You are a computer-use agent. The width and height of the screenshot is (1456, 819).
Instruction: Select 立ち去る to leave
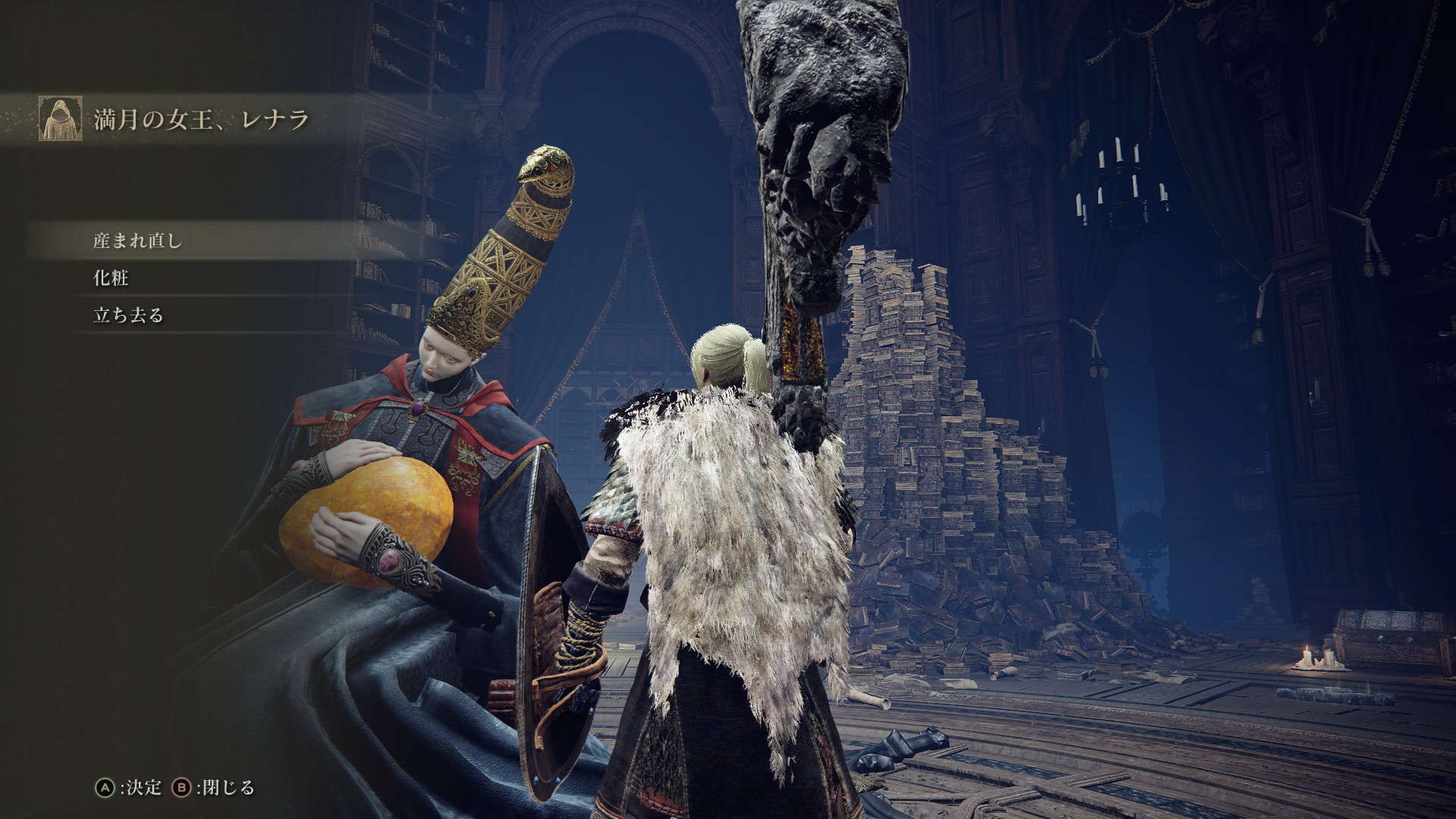[128, 315]
